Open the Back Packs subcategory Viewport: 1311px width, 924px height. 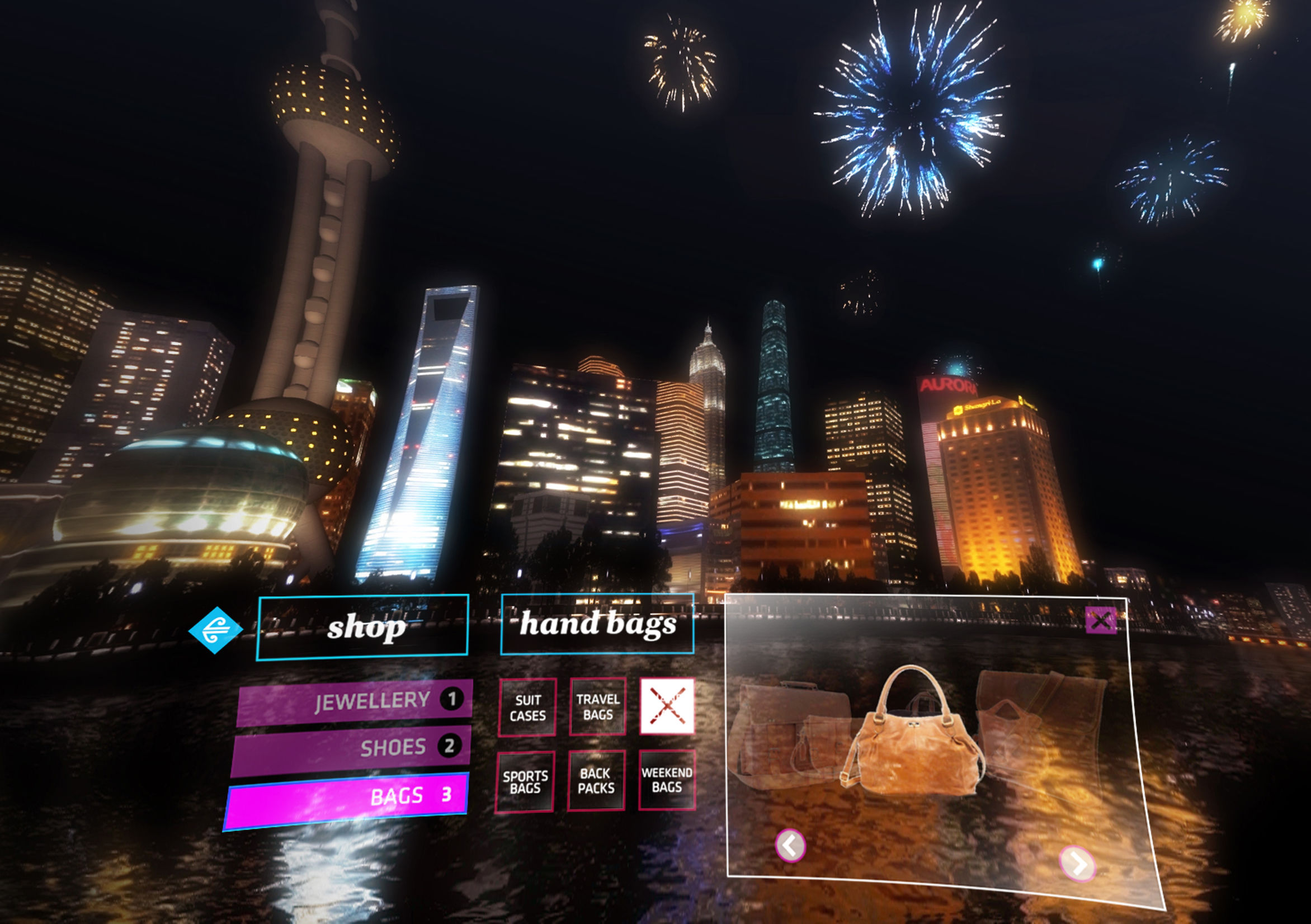click(x=596, y=781)
